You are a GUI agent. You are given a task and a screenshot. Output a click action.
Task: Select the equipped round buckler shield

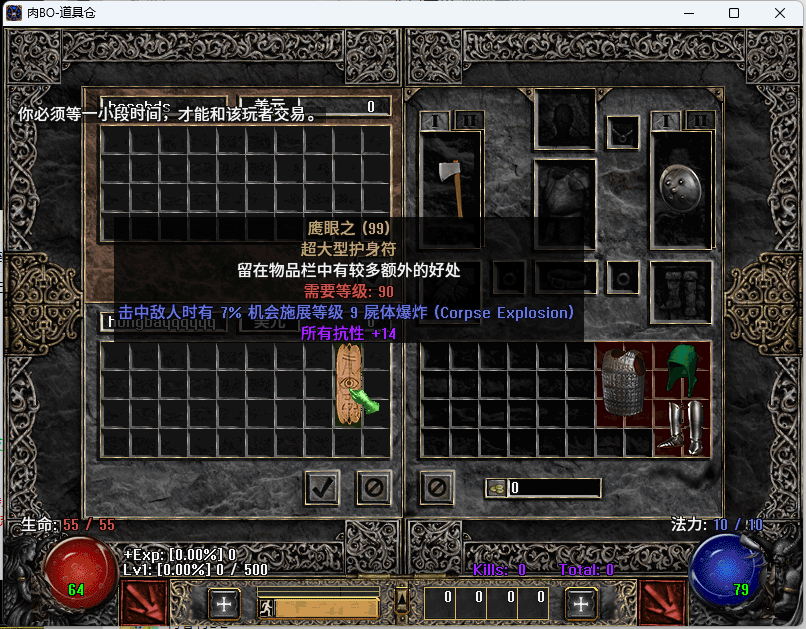681,186
